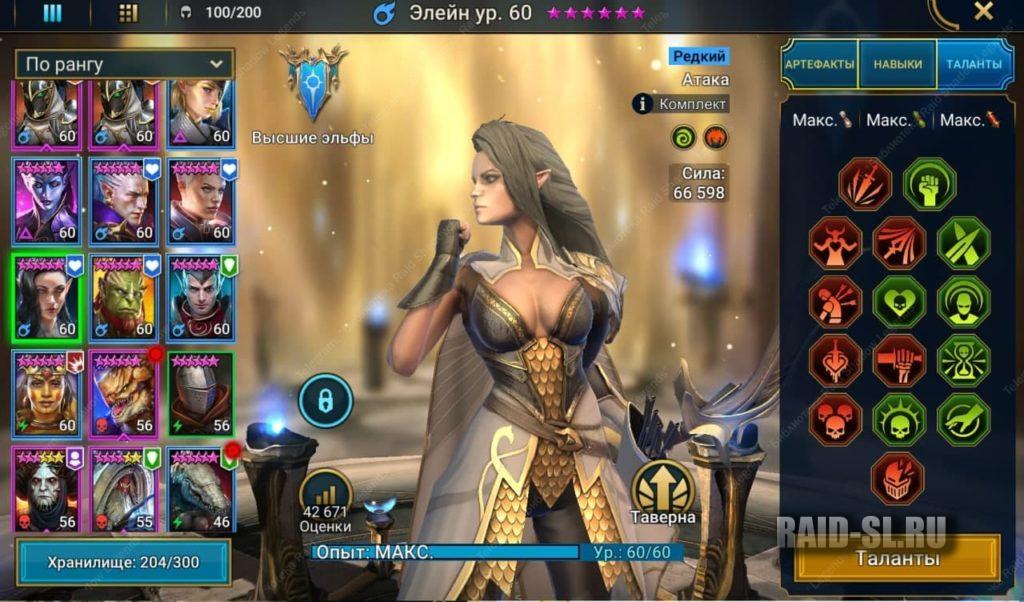Open the Хранилище 204/300 vault button
The height and width of the screenshot is (602, 1024).
123,562
